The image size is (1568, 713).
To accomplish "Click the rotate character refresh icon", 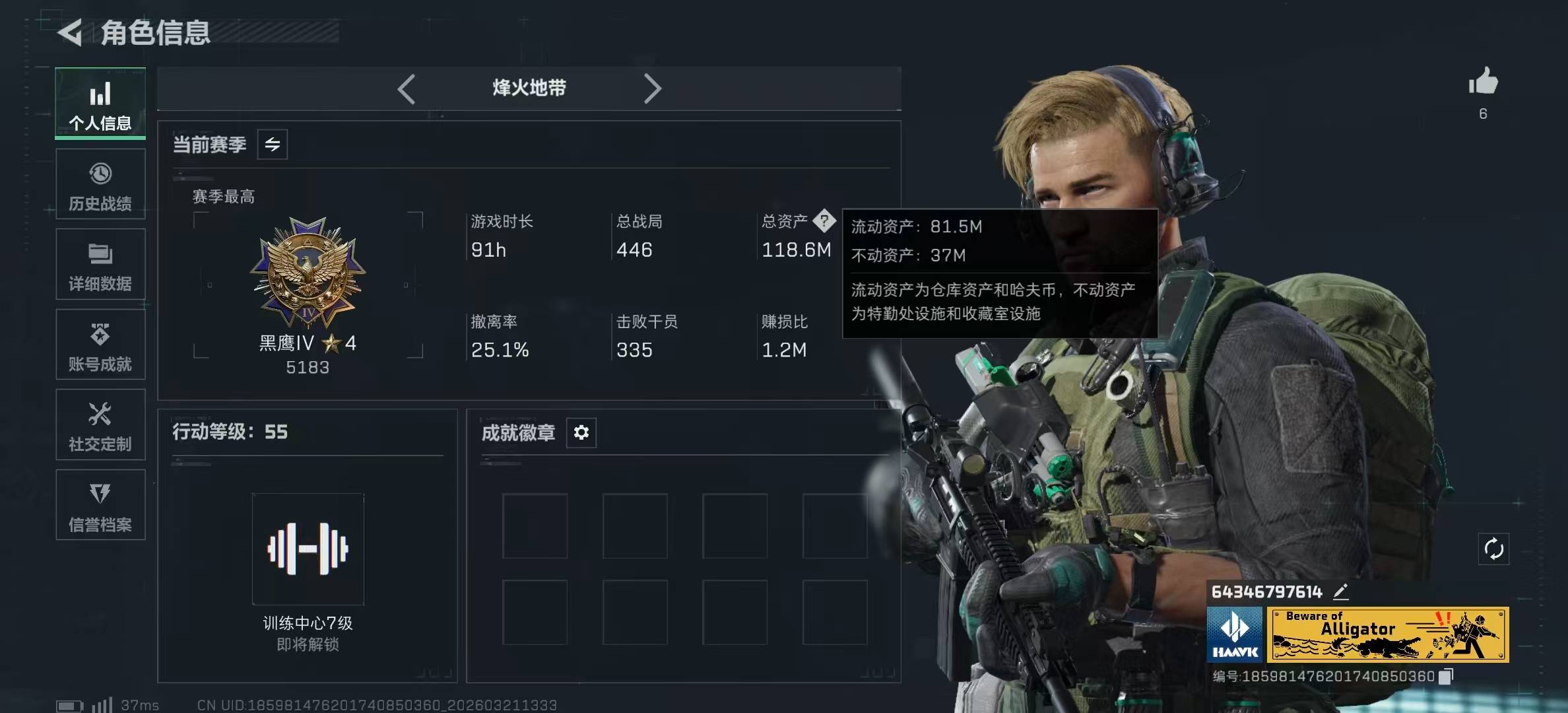I will (x=1493, y=549).
